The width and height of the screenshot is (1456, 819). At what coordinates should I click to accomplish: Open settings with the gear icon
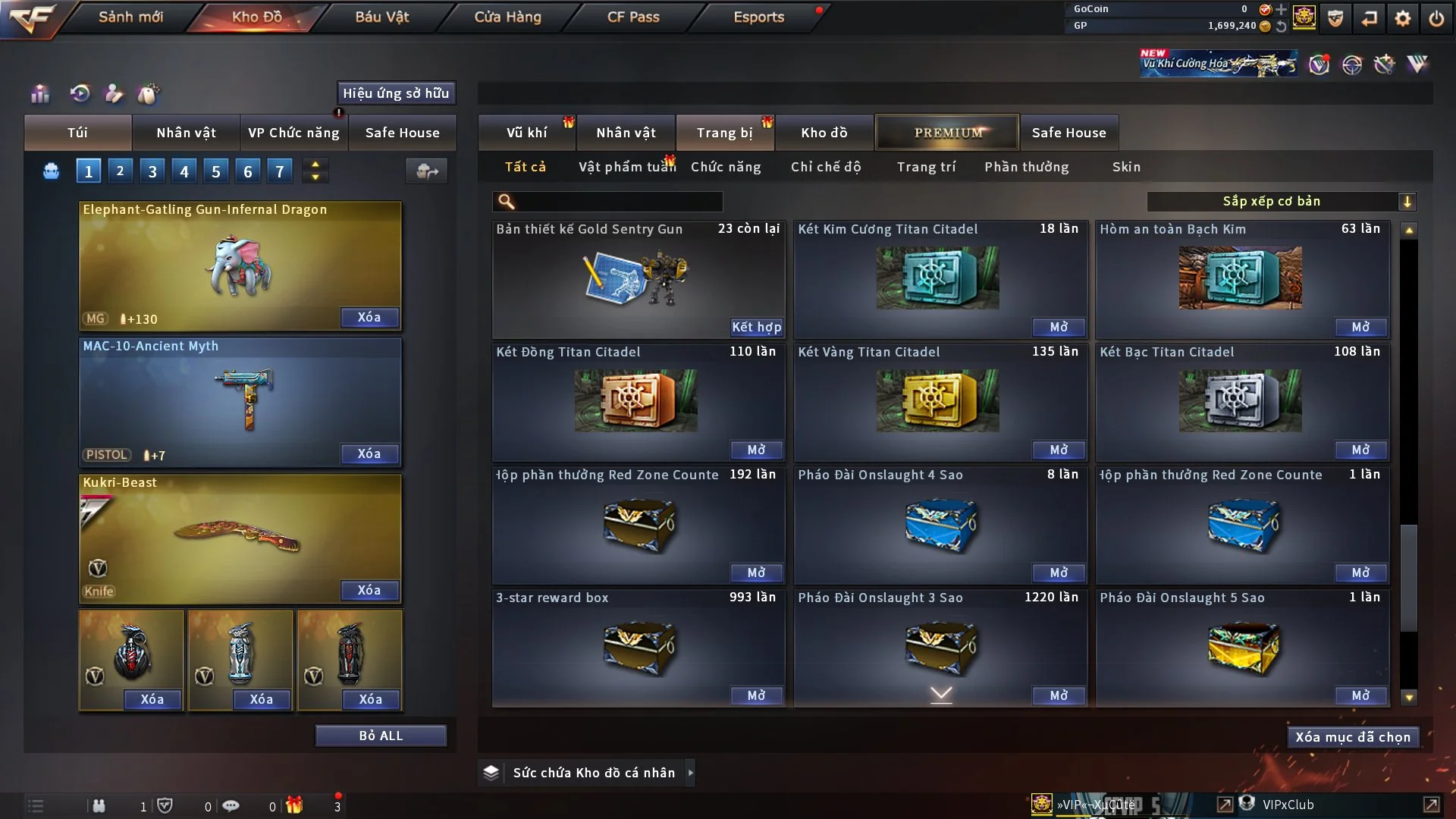1403,18
